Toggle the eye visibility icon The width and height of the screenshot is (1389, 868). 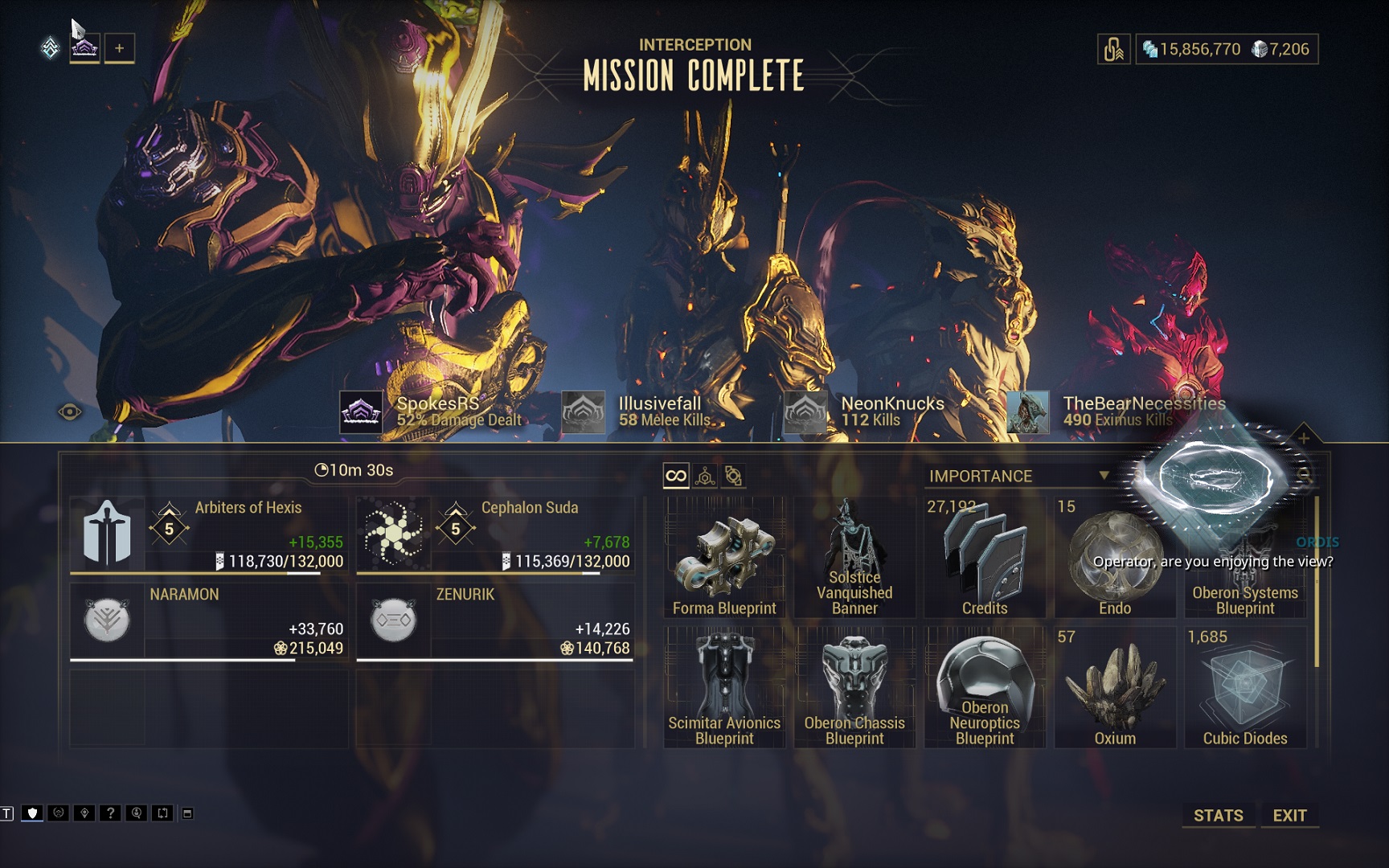70,412
